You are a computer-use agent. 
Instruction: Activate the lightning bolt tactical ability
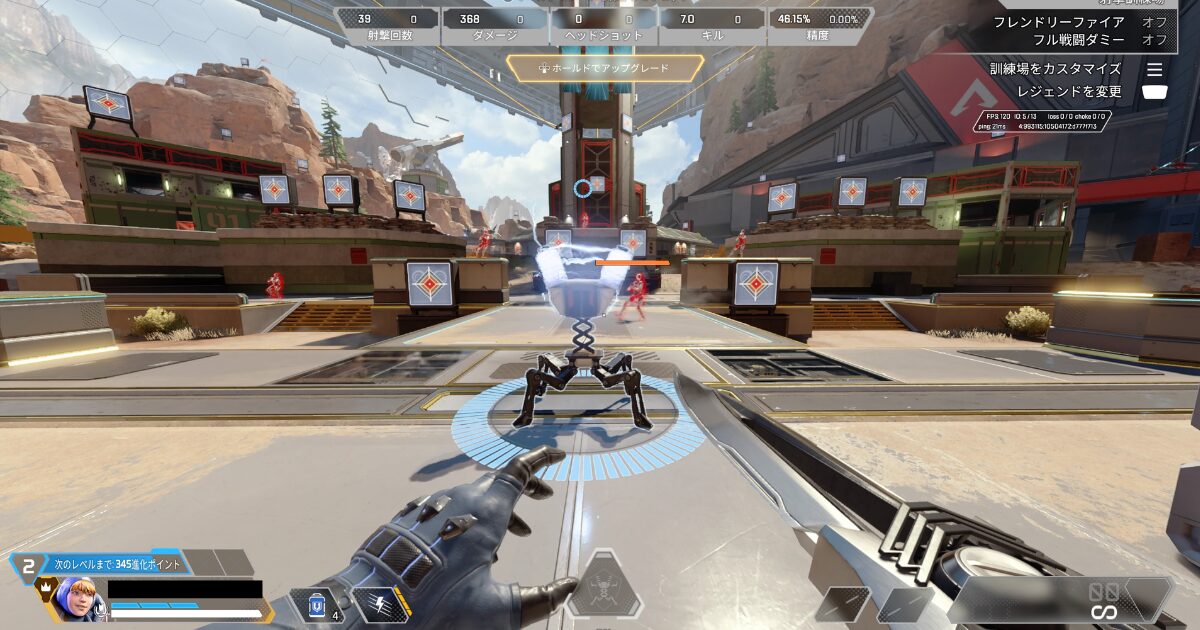pos(381,605)
